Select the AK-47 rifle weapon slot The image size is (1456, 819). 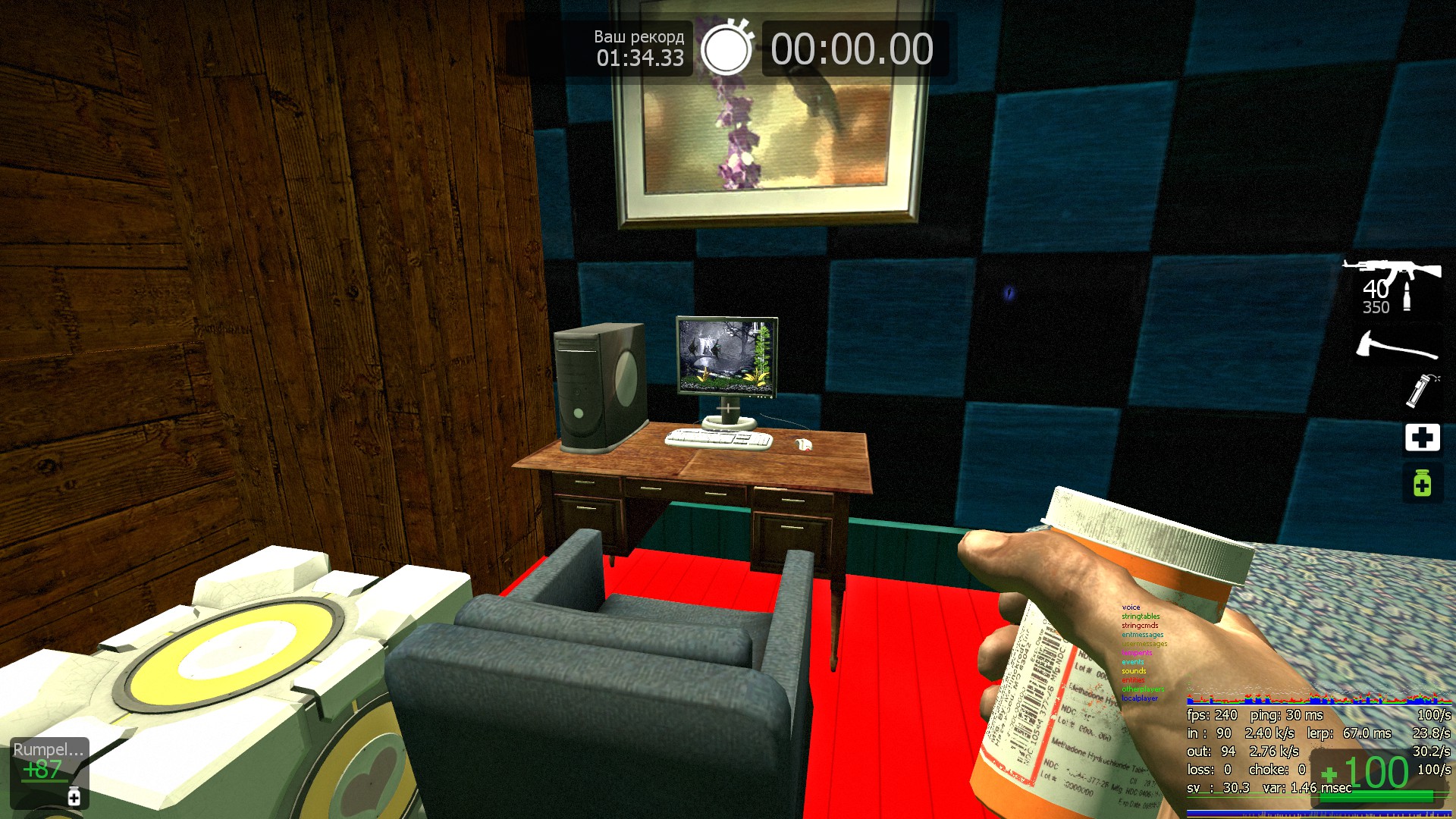pyautogui.click(x=1392, y=286)
